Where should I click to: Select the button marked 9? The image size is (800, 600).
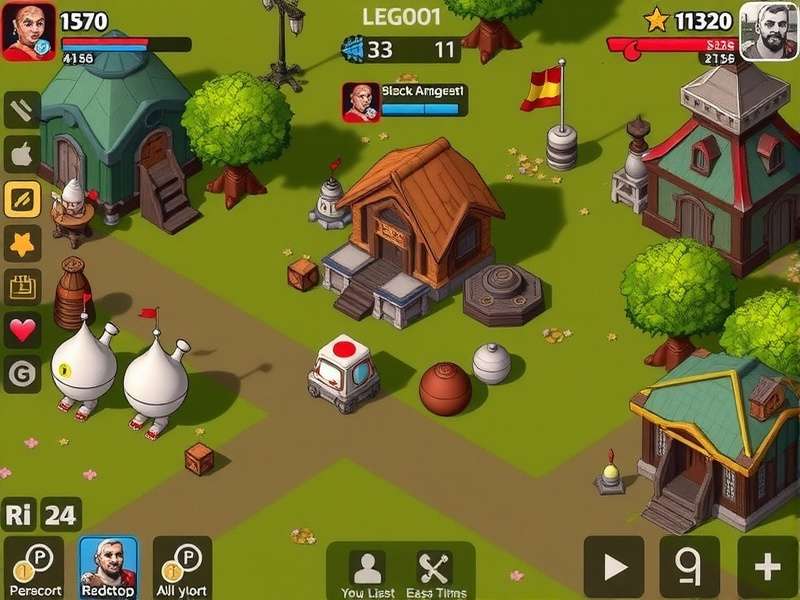(689, 567)
